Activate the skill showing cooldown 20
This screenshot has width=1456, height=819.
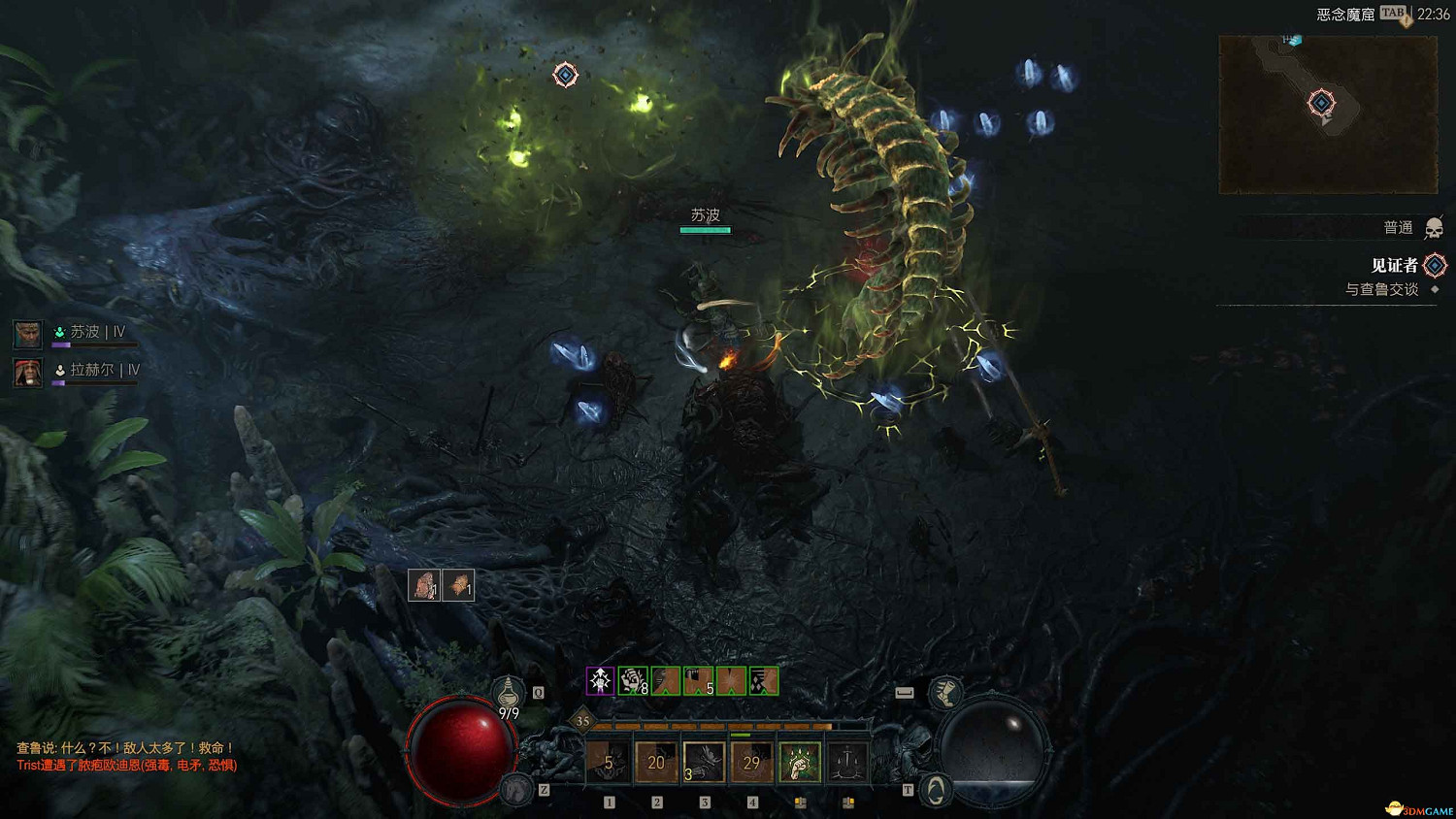click(x=656, y=762)
